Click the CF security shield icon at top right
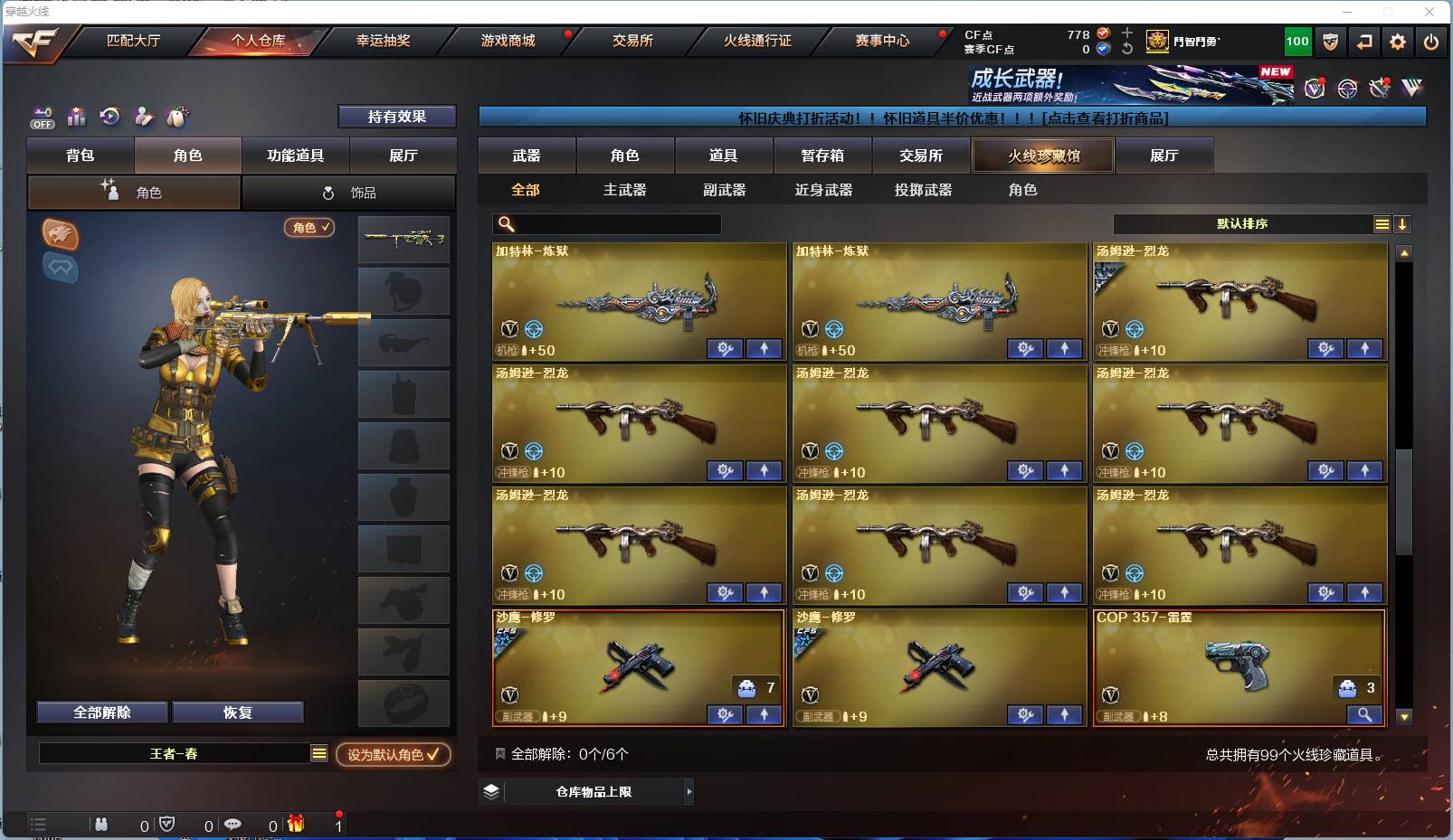The height and width of the screenshot is (840, 1453). (x=1330, y=42)
